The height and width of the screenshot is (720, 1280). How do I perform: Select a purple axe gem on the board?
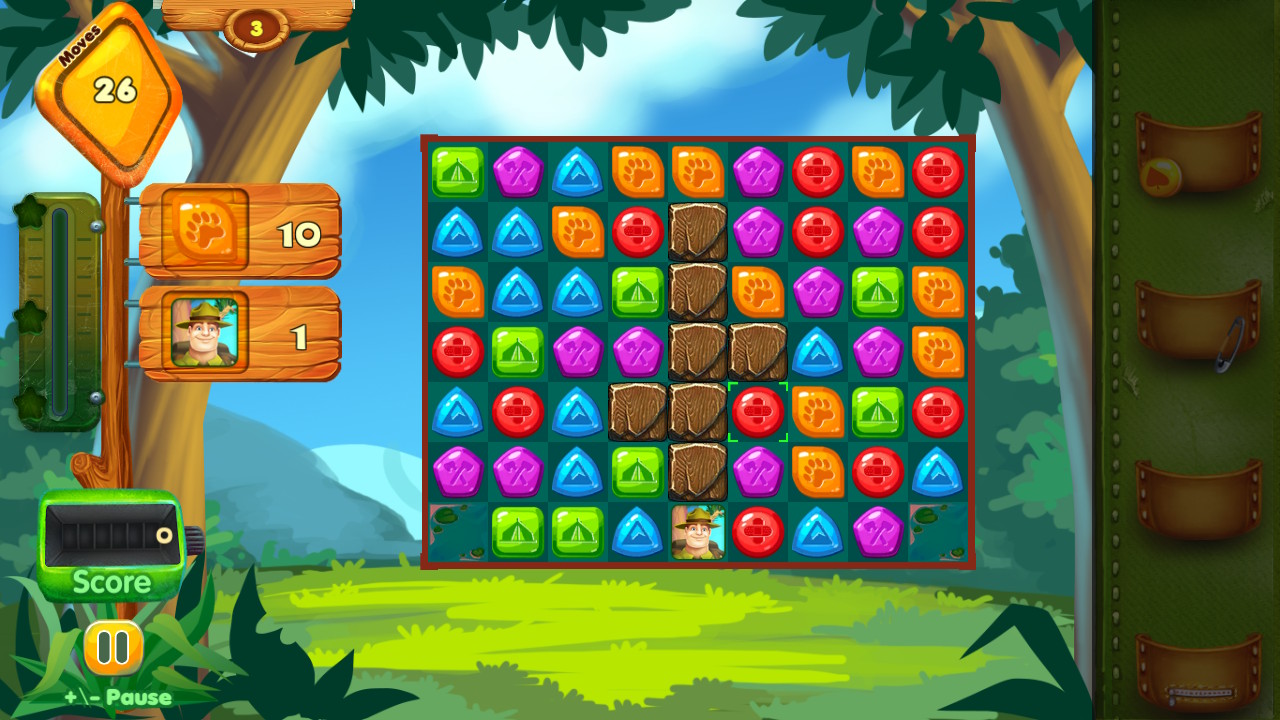[x=517, y=171]
